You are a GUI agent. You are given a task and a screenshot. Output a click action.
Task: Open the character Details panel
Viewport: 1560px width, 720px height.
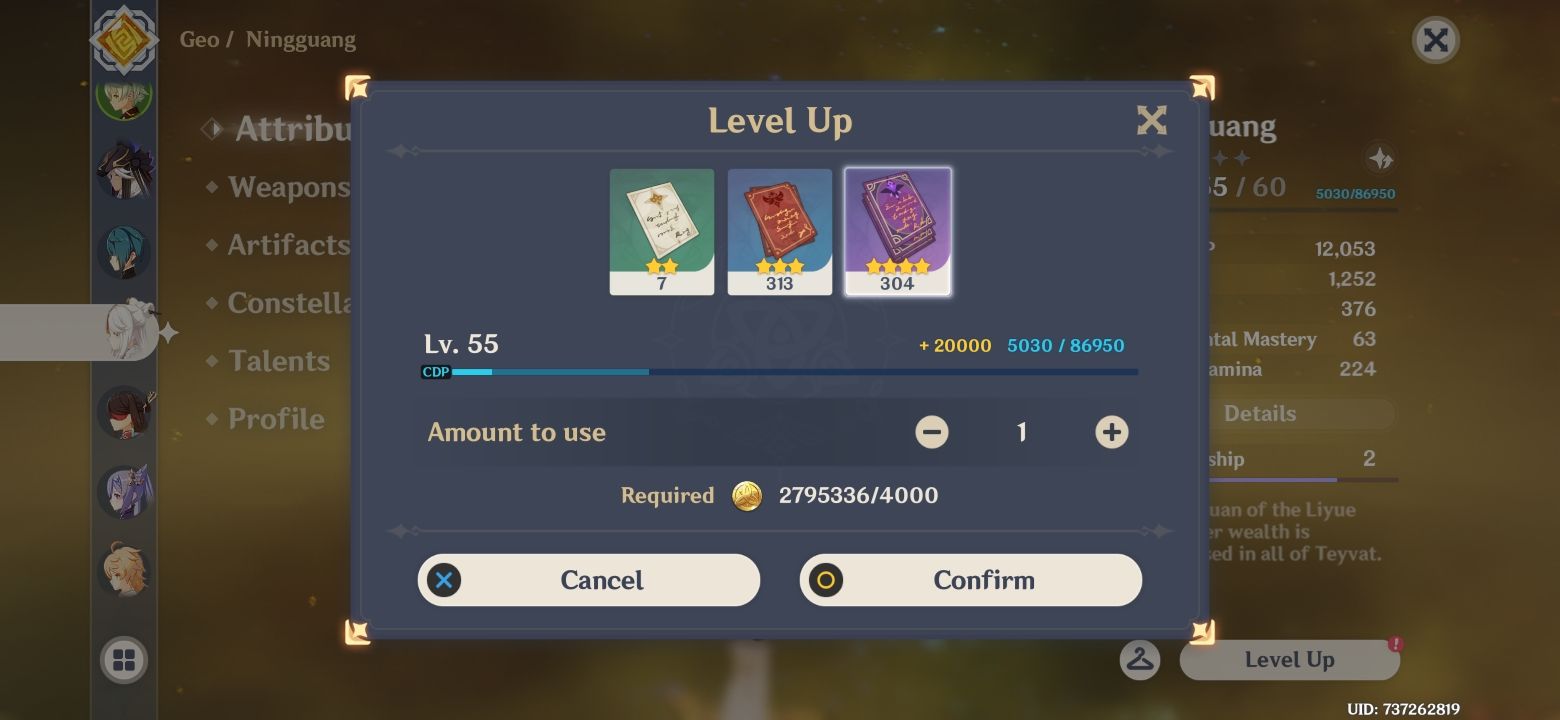[1261, 413]
